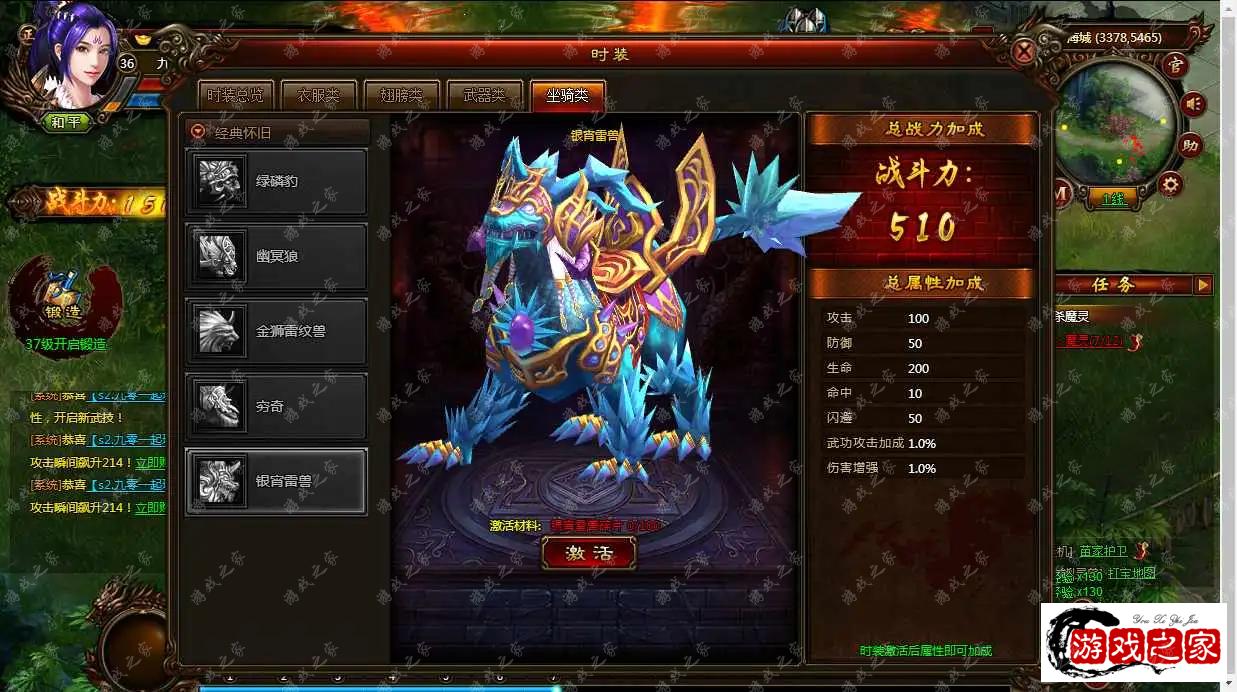Viewport: 1237px width, 692px height.
Task: Toggle the 和平 peace mode button
Action: tap(67, 122)
